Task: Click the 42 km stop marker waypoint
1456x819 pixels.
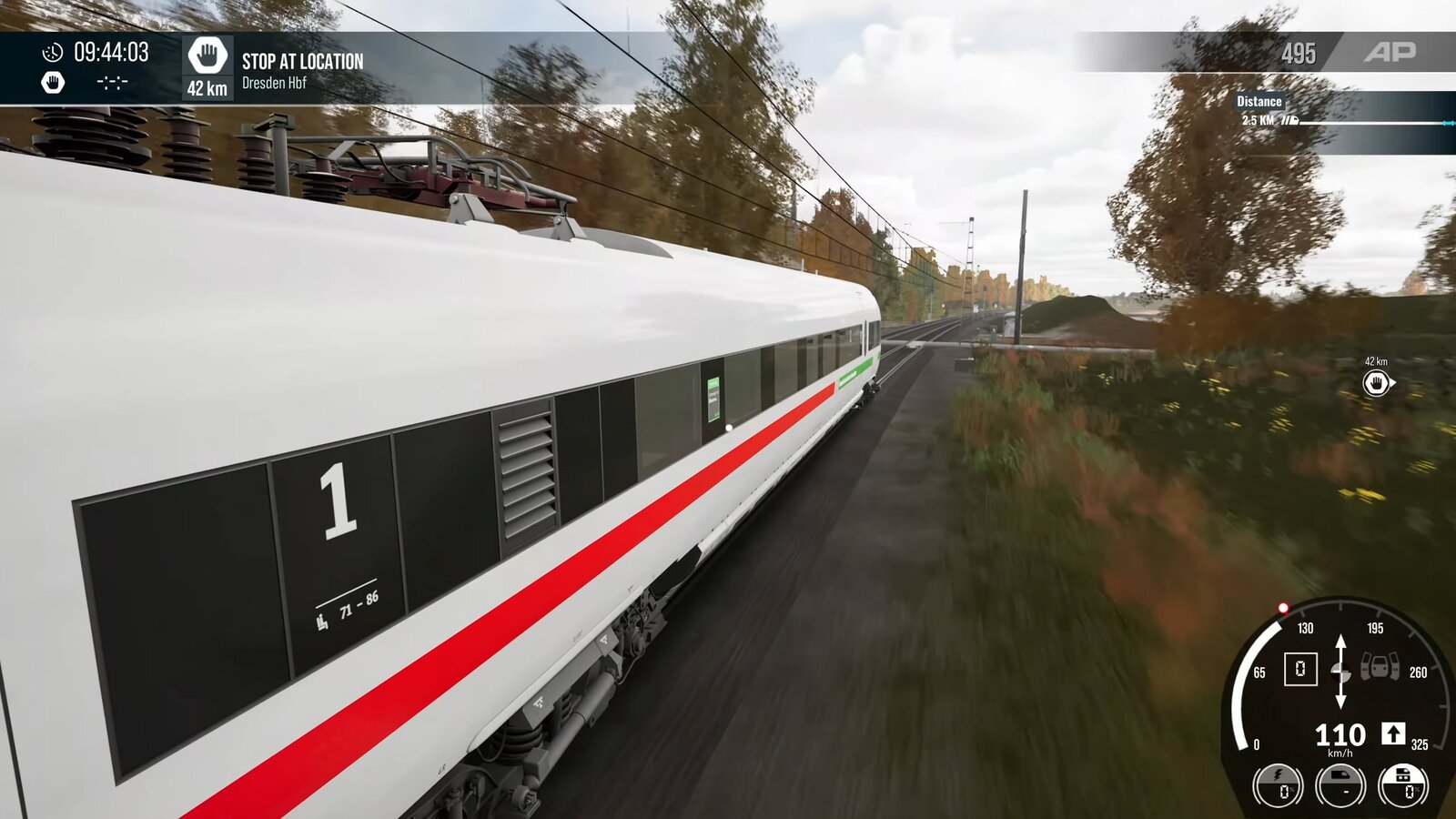Action: point(1377,384)
